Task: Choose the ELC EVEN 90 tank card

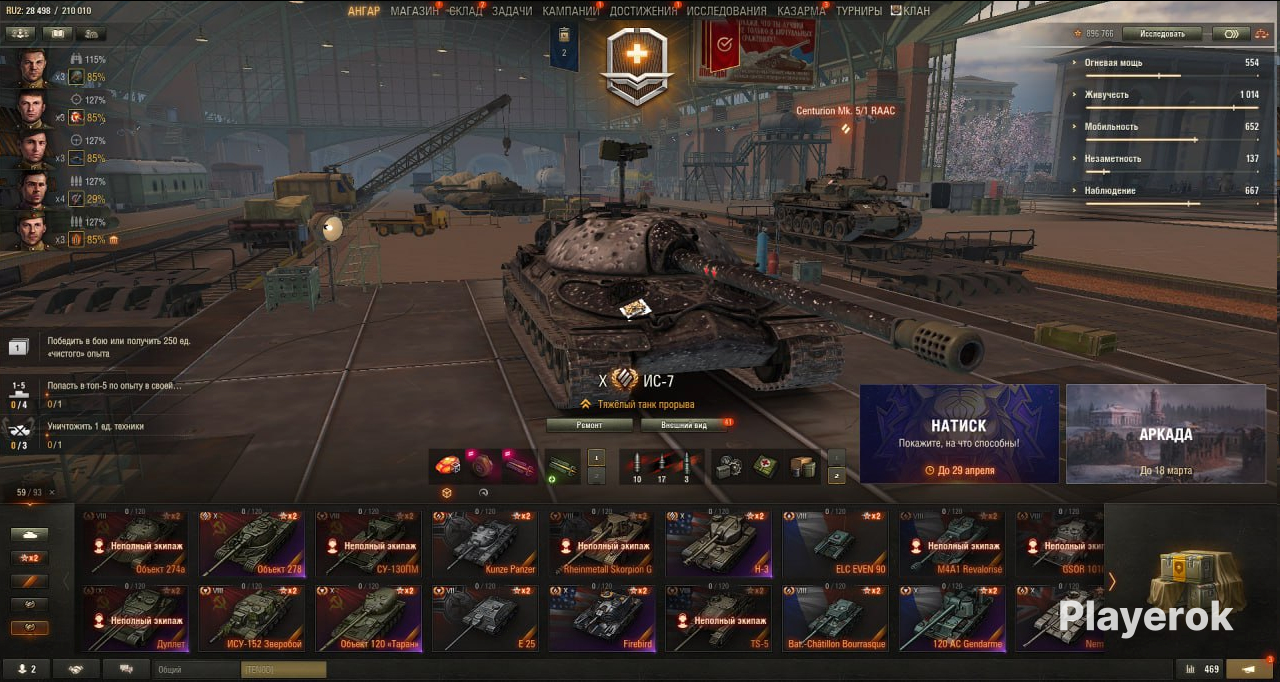Action: click(x=834, y=544)
